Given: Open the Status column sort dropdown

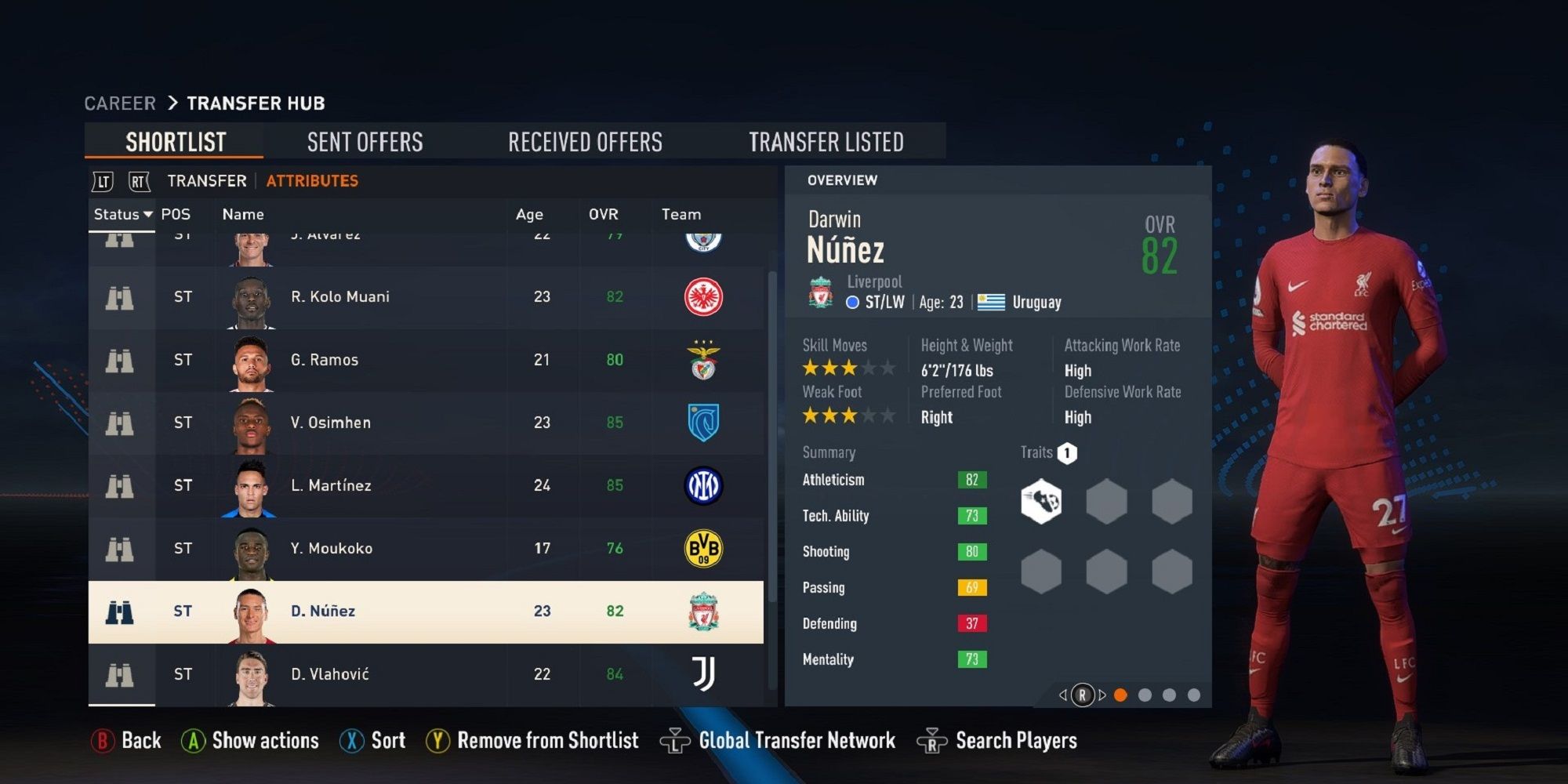Looking at the screenshot, I should click(122, 214).
